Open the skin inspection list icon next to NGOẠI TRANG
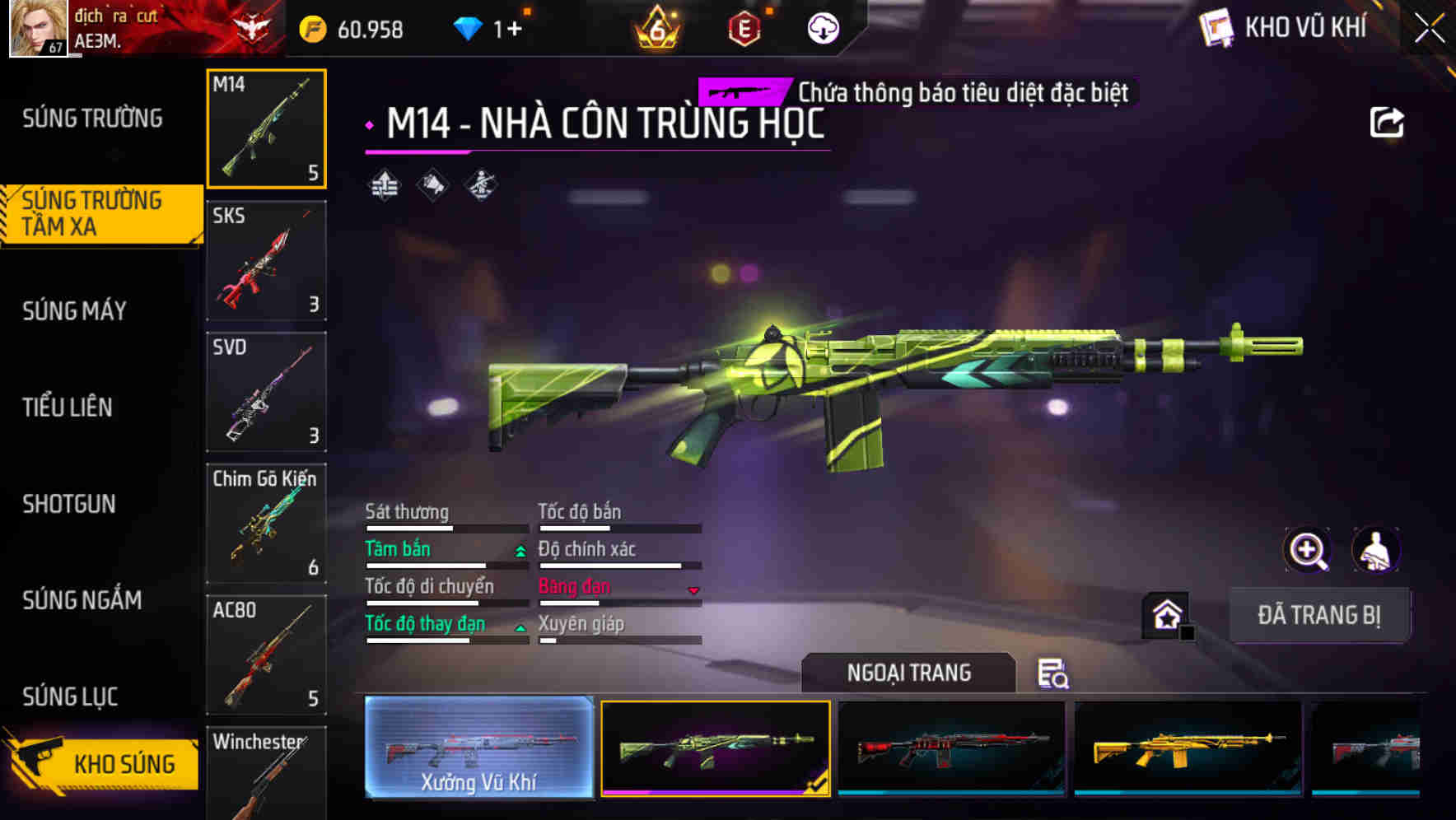The width and height of the screenshot is (1456, 820). pyautogui.click(x=1052, y=673)
